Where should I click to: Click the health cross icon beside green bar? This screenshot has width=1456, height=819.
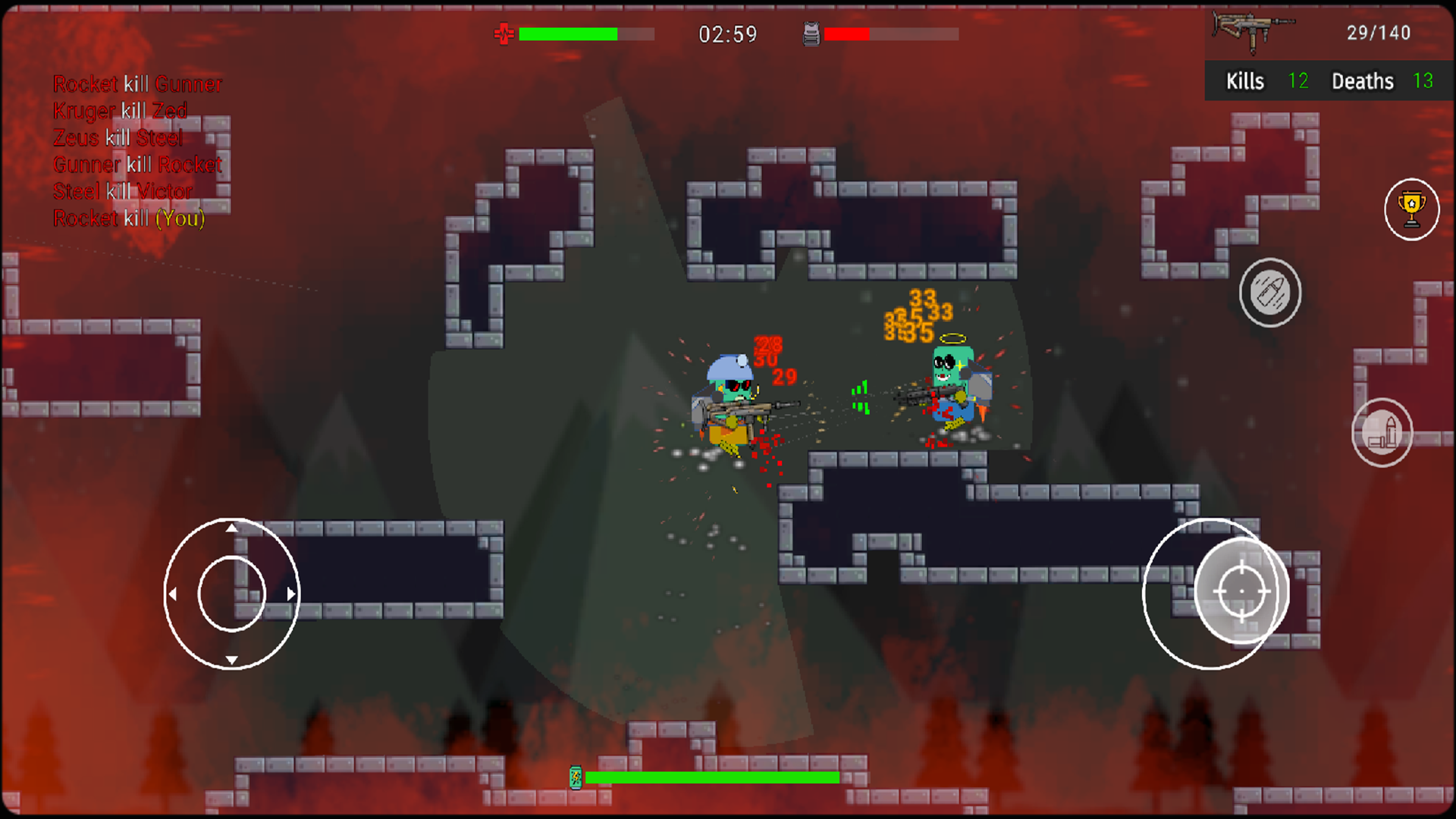coord(504,33)
